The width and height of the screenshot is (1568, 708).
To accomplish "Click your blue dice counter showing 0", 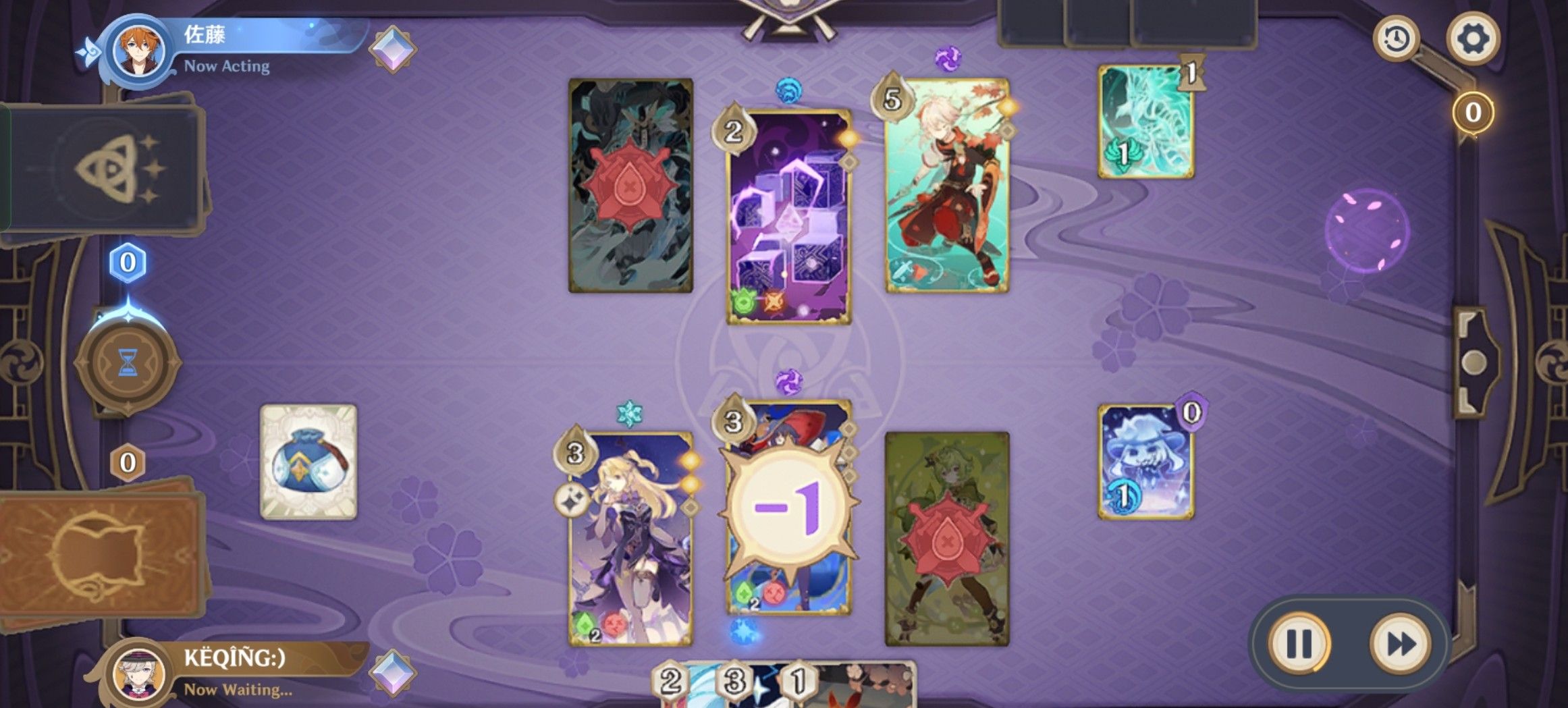I will pyautogui.click(x=128, y=263).
